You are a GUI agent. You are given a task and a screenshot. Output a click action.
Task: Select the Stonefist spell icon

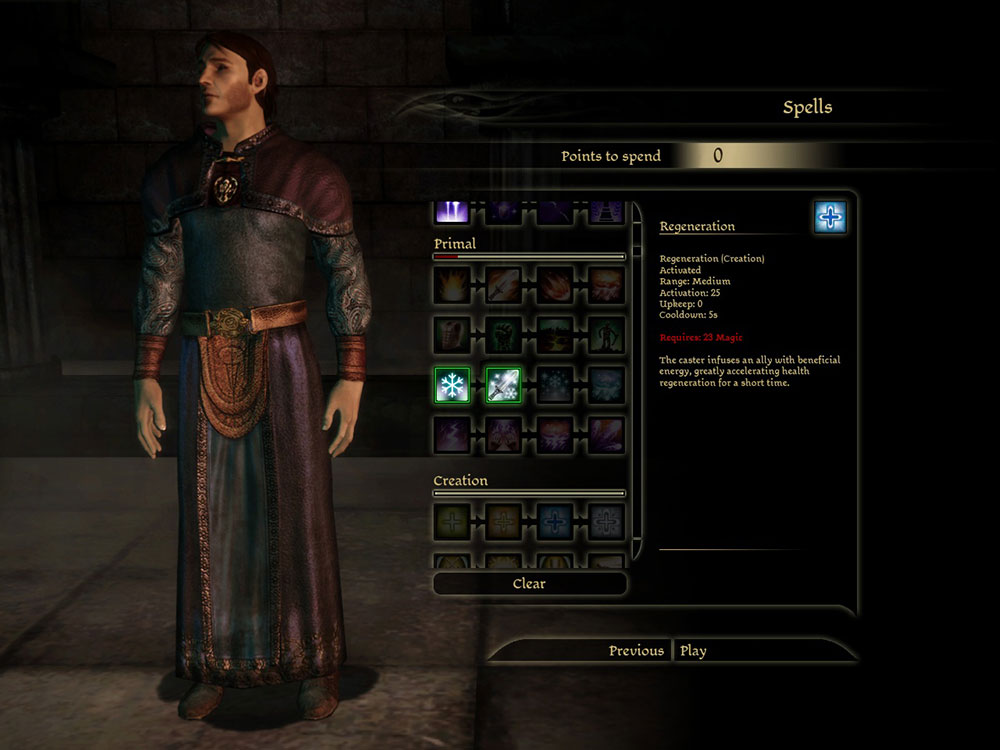(x=503, y=335)
